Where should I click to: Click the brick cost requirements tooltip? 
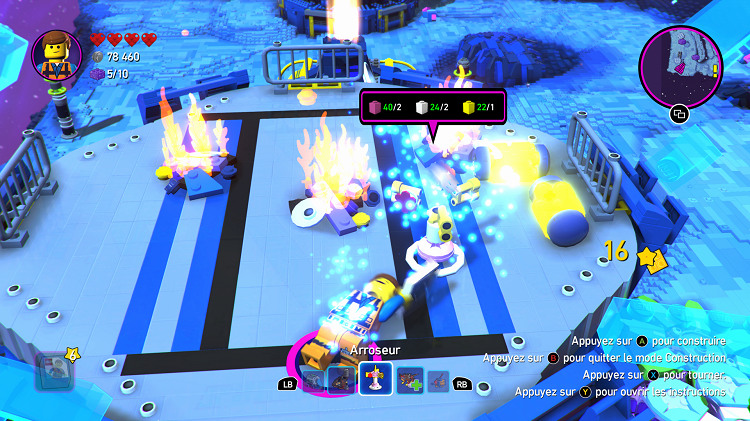[x=432, y=108]
